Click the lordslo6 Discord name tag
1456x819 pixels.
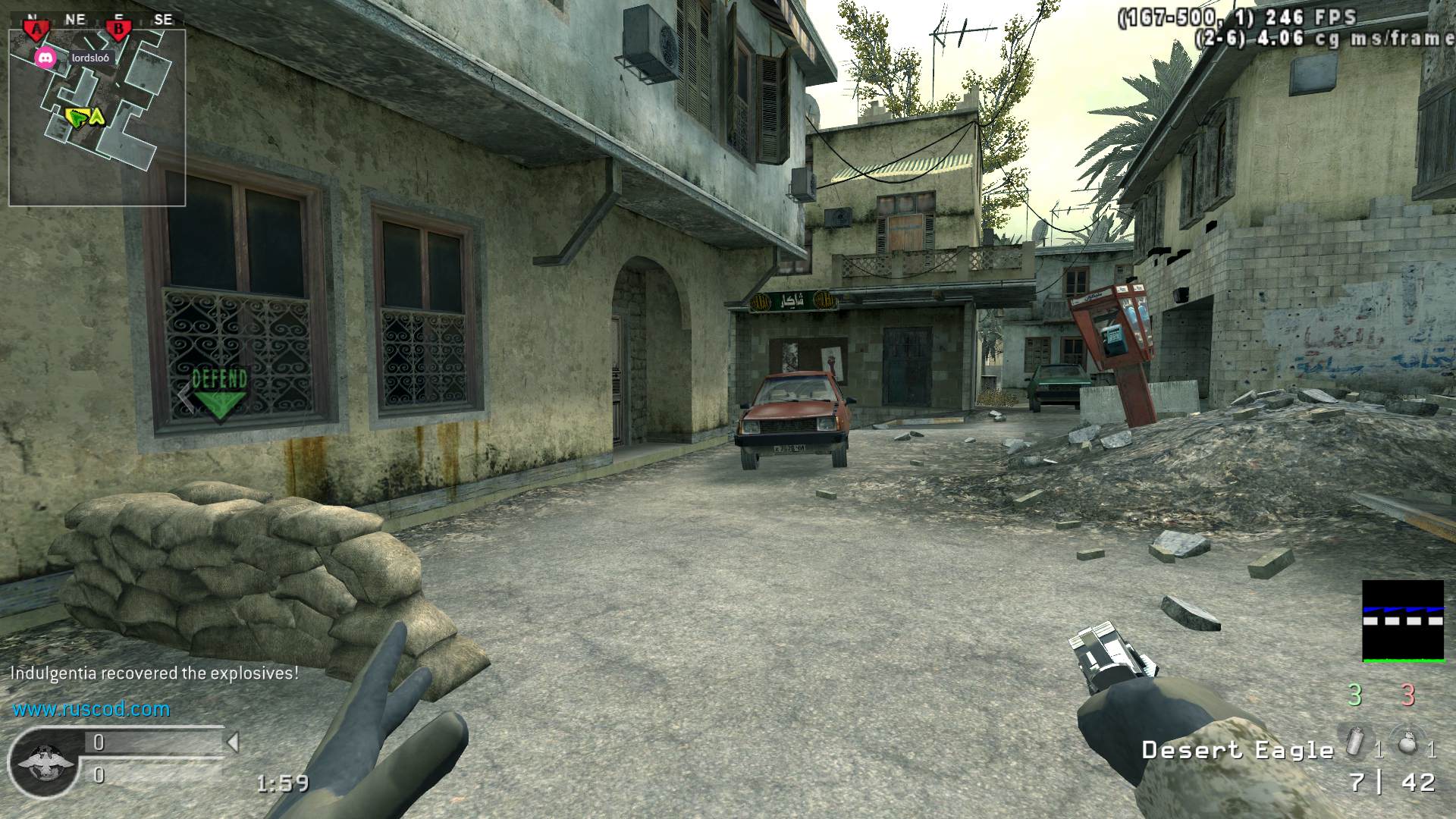pyautogui.click(x=90, y=58)
